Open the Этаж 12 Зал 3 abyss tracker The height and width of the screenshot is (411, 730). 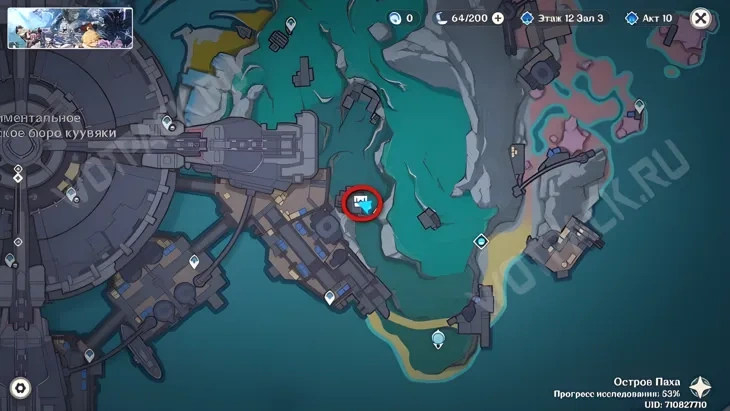click(563, 18)
